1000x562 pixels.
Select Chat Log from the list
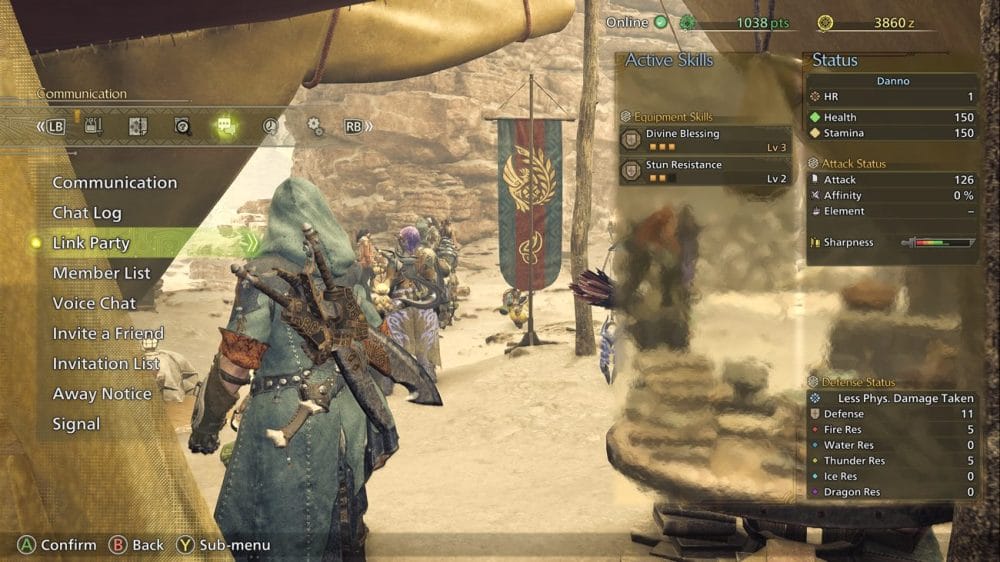pos(87,213)
